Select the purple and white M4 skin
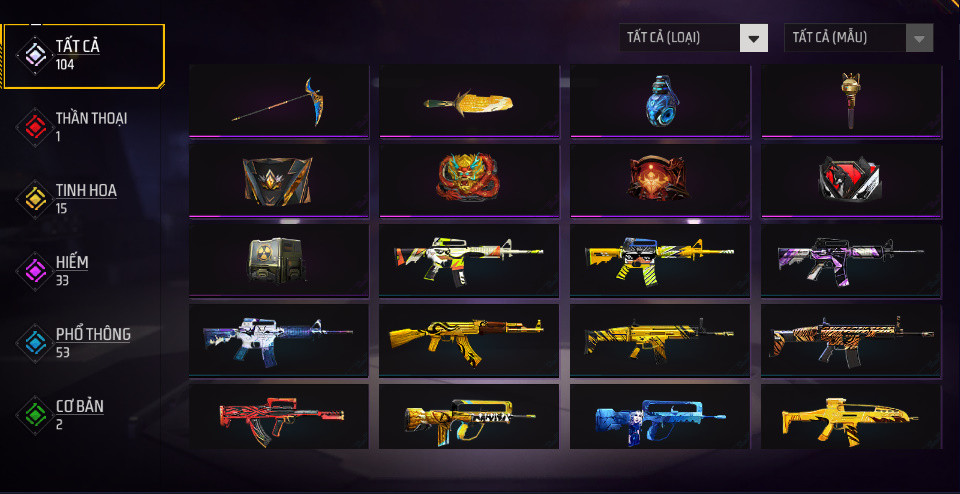960x494 pixels. click(x=851, y=259)
